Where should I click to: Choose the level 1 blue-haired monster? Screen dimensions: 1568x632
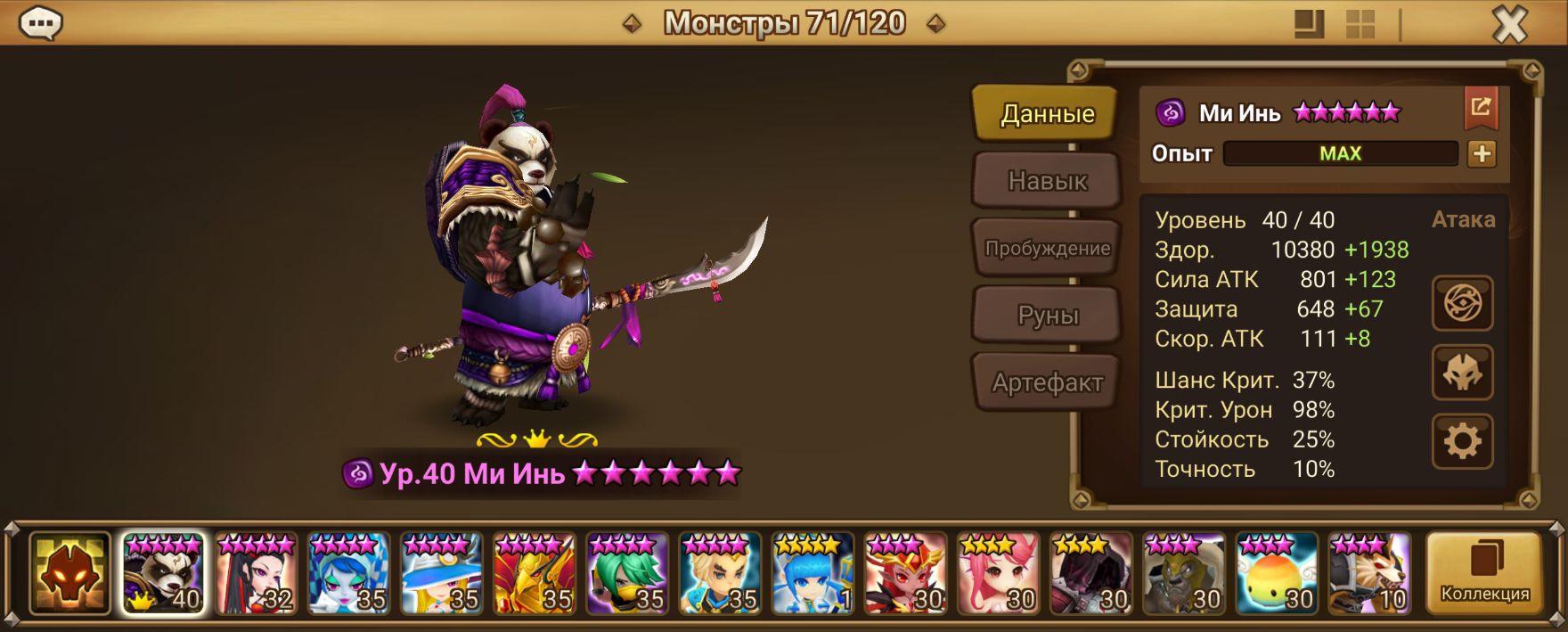[x=813, y=574]
